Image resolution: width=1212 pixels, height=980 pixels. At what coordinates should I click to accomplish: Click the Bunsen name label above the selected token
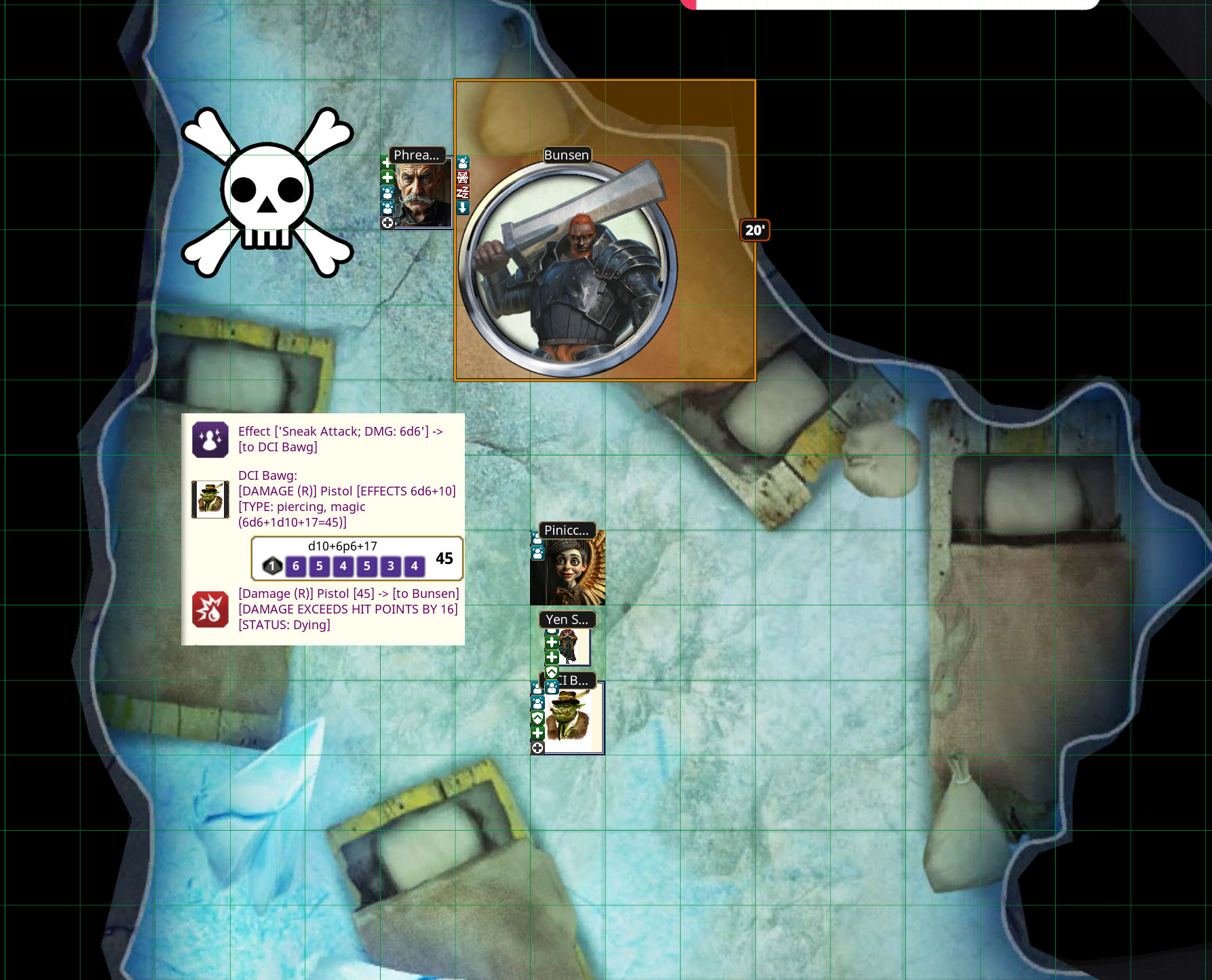[x=567, y=155]
